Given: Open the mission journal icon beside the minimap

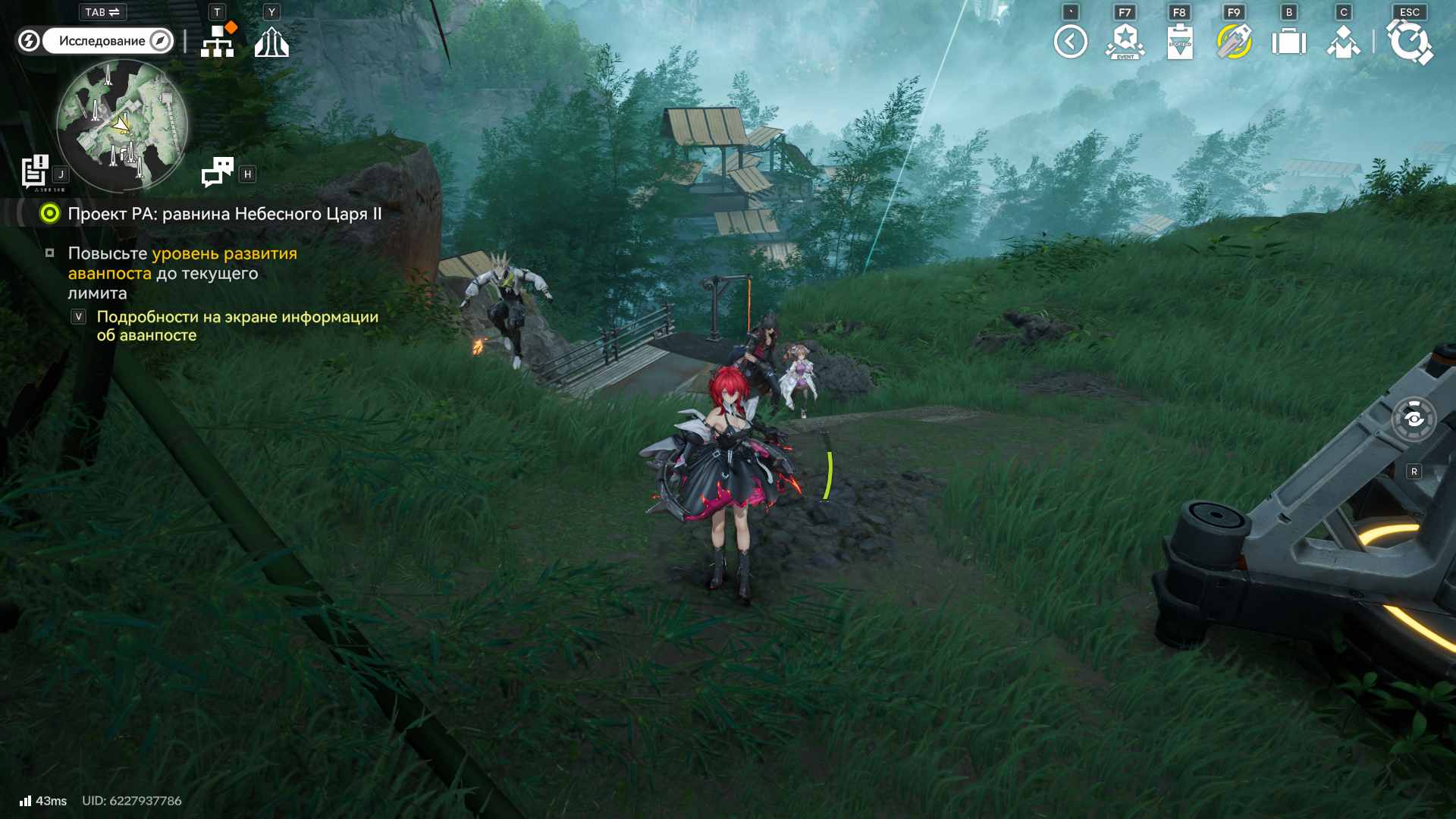Looking at the screenshot, I should click(x=35, y=172).
